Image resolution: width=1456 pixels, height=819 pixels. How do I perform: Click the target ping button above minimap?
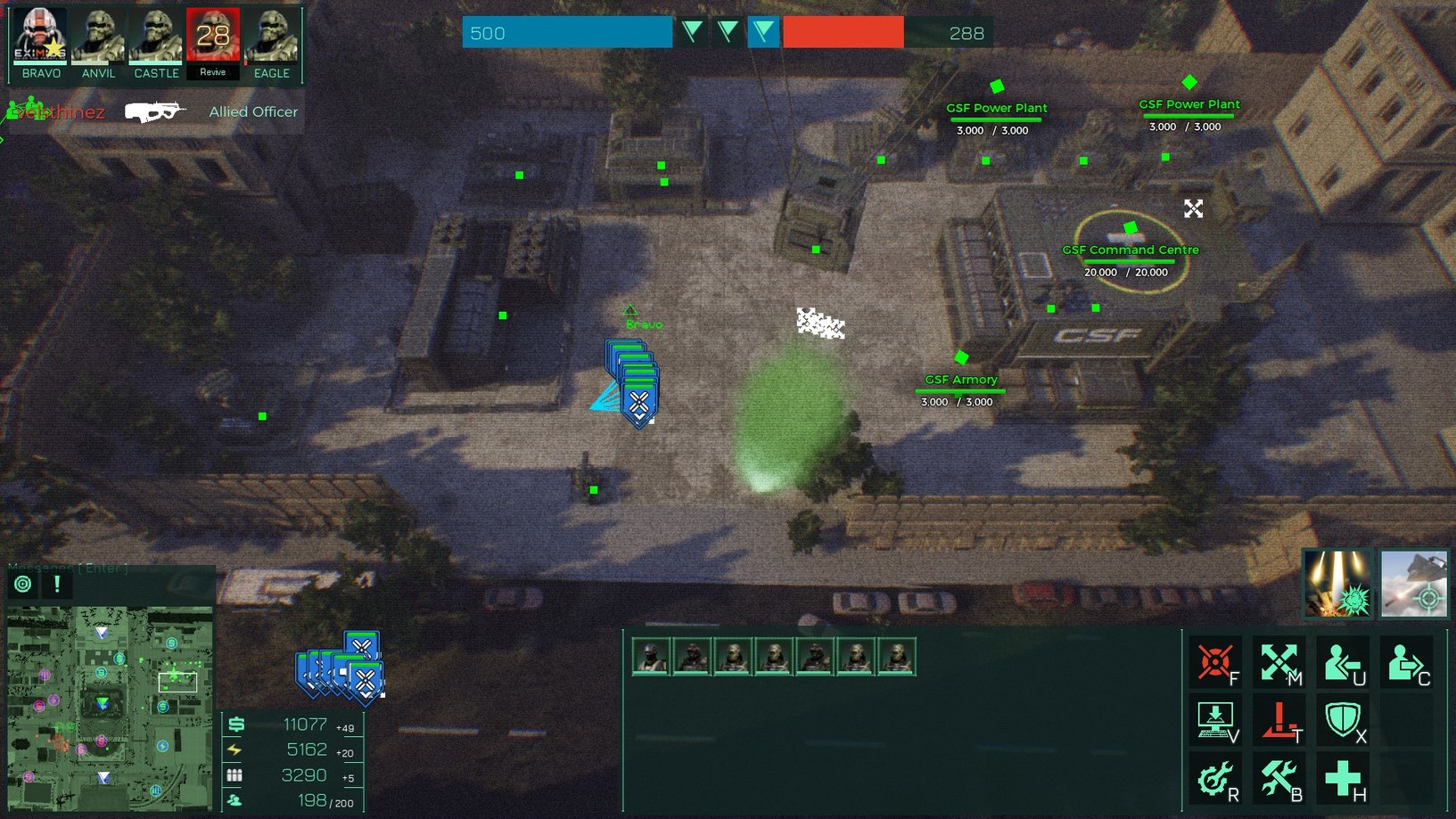click(x=23, y=584)
